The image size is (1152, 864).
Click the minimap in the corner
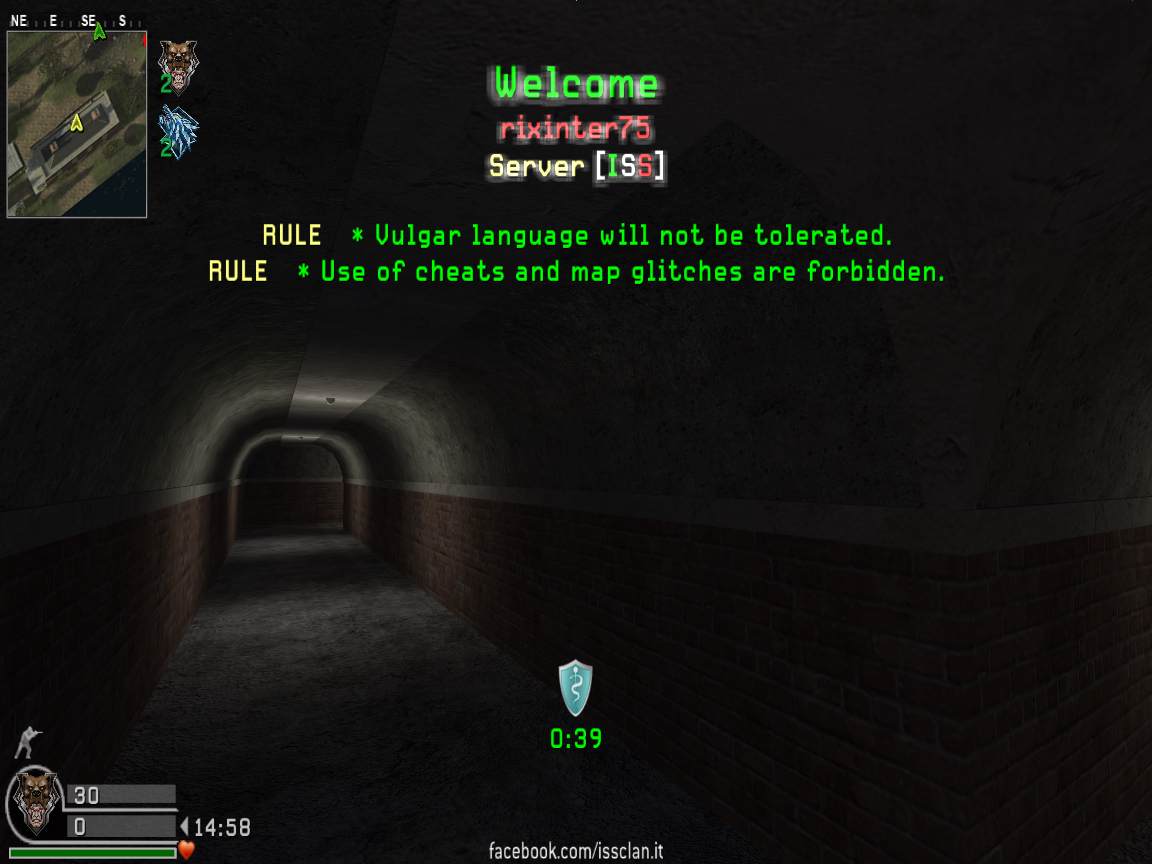point(77,124)
